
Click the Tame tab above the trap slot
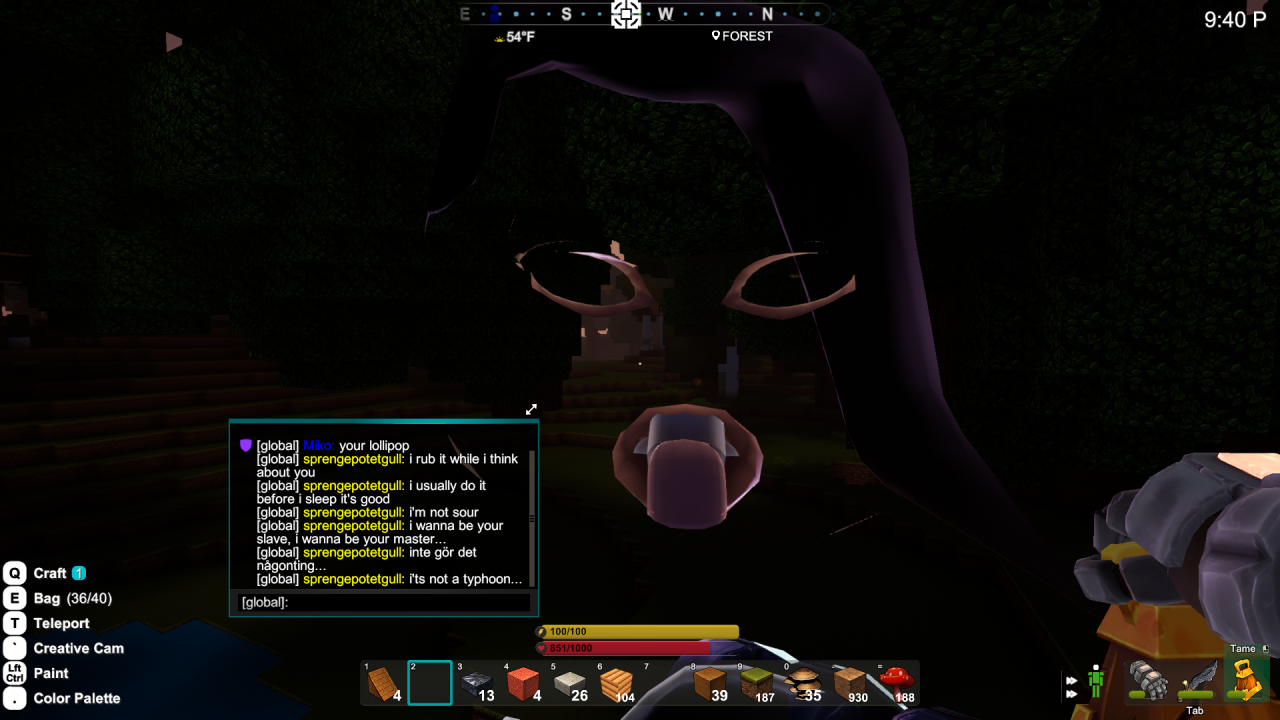coord(1243,648)
